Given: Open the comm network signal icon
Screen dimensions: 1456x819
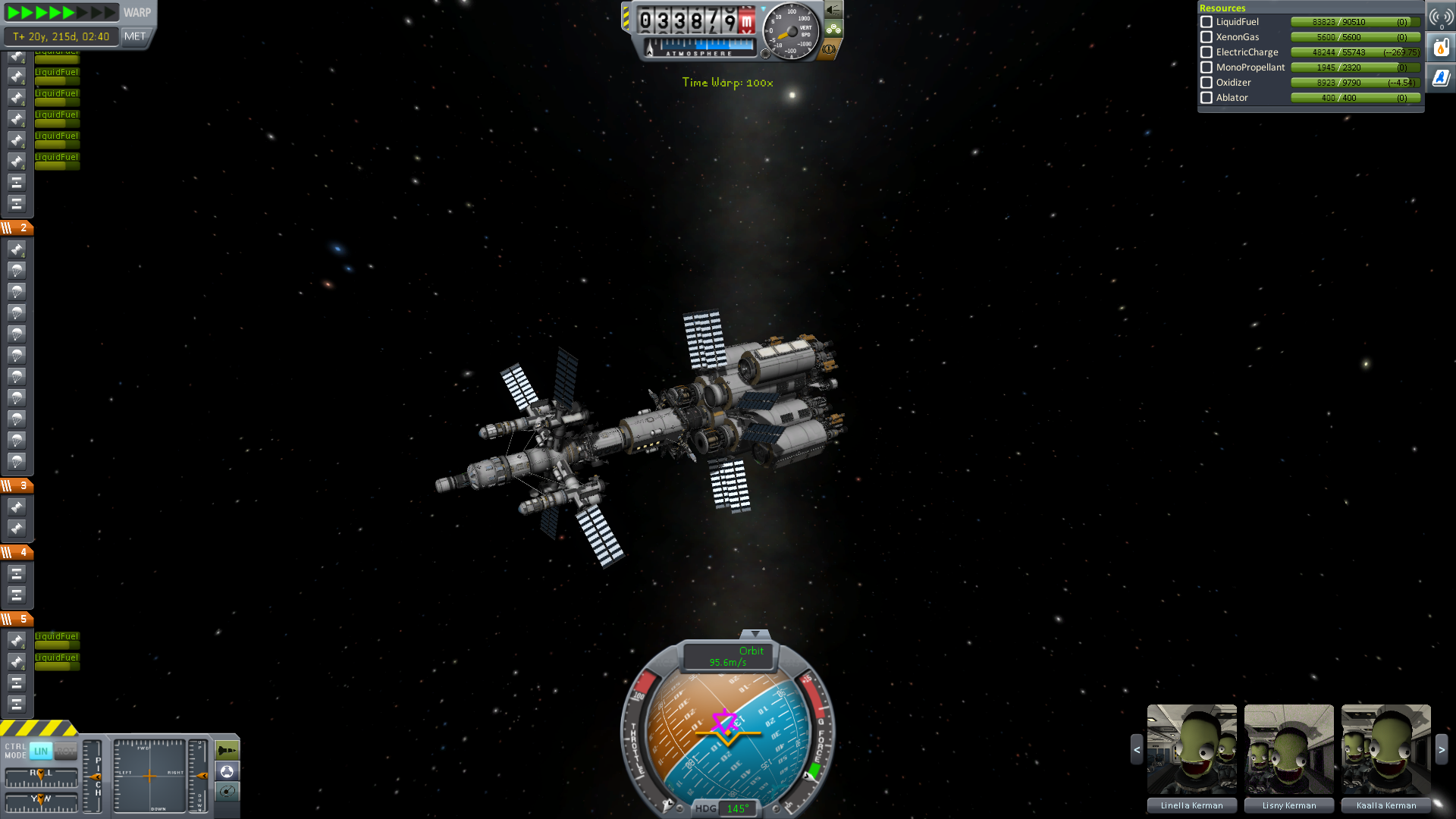Looking at the screenshot, I should [x=1441, y=17].
